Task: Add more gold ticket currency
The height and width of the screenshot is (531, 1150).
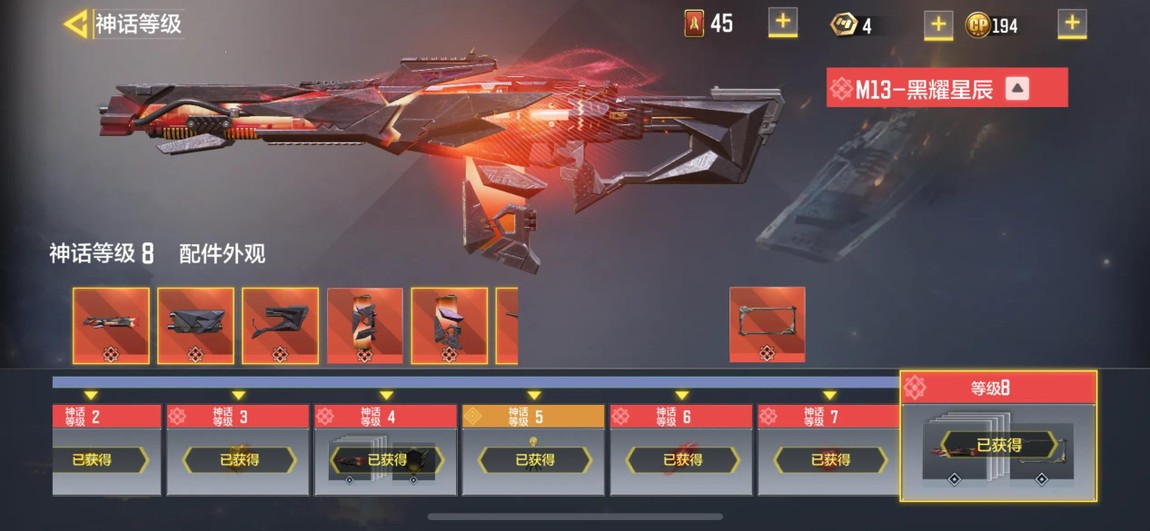Action: pos(937,24)
